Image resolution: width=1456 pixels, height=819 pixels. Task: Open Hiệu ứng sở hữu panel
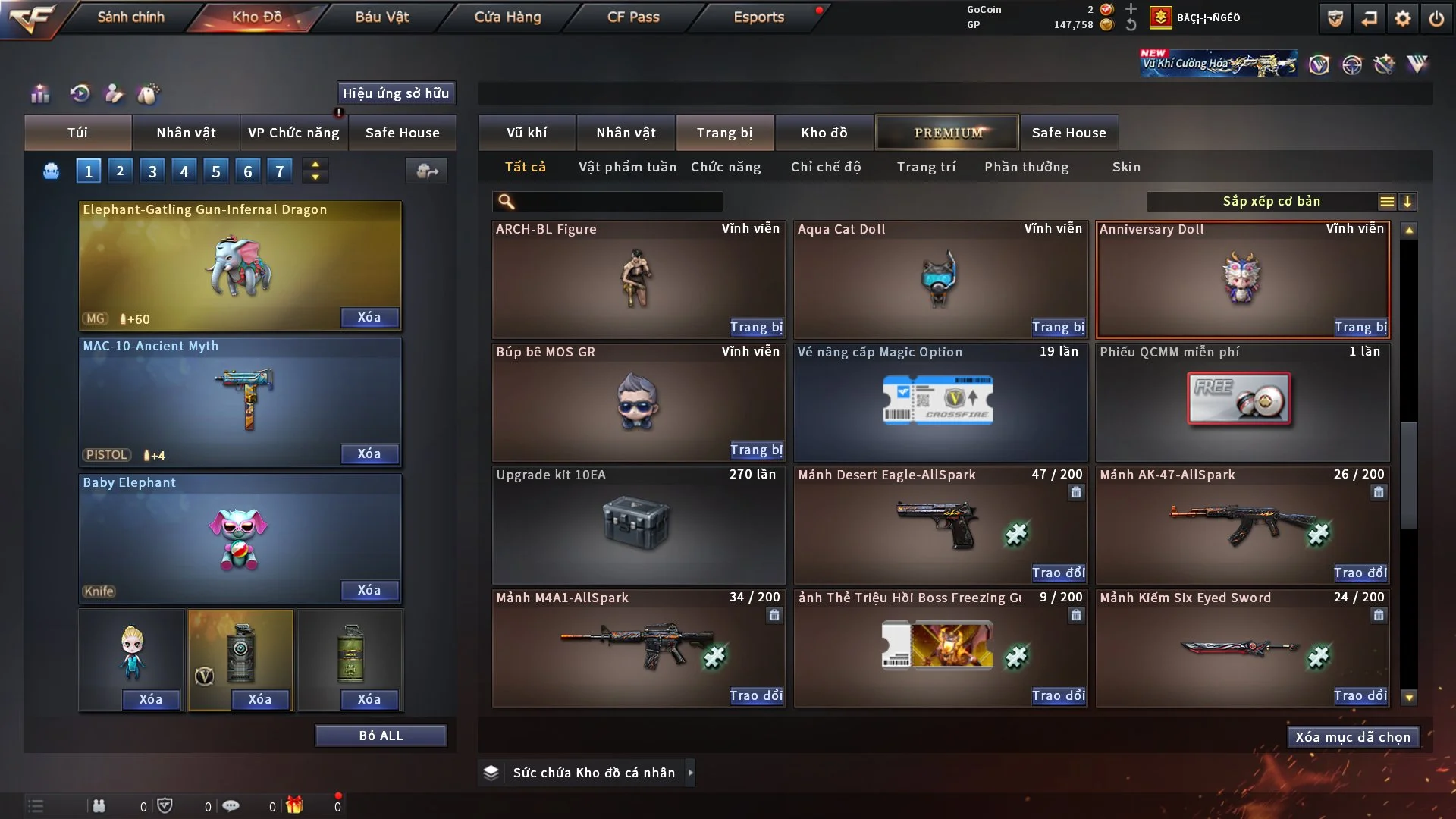pyautogui.click(x=396, y=93)
